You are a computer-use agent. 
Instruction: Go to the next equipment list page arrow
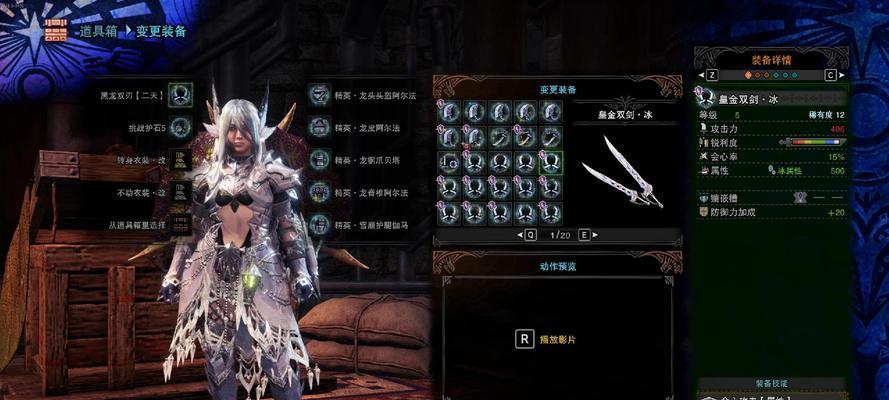click(595, 235)
